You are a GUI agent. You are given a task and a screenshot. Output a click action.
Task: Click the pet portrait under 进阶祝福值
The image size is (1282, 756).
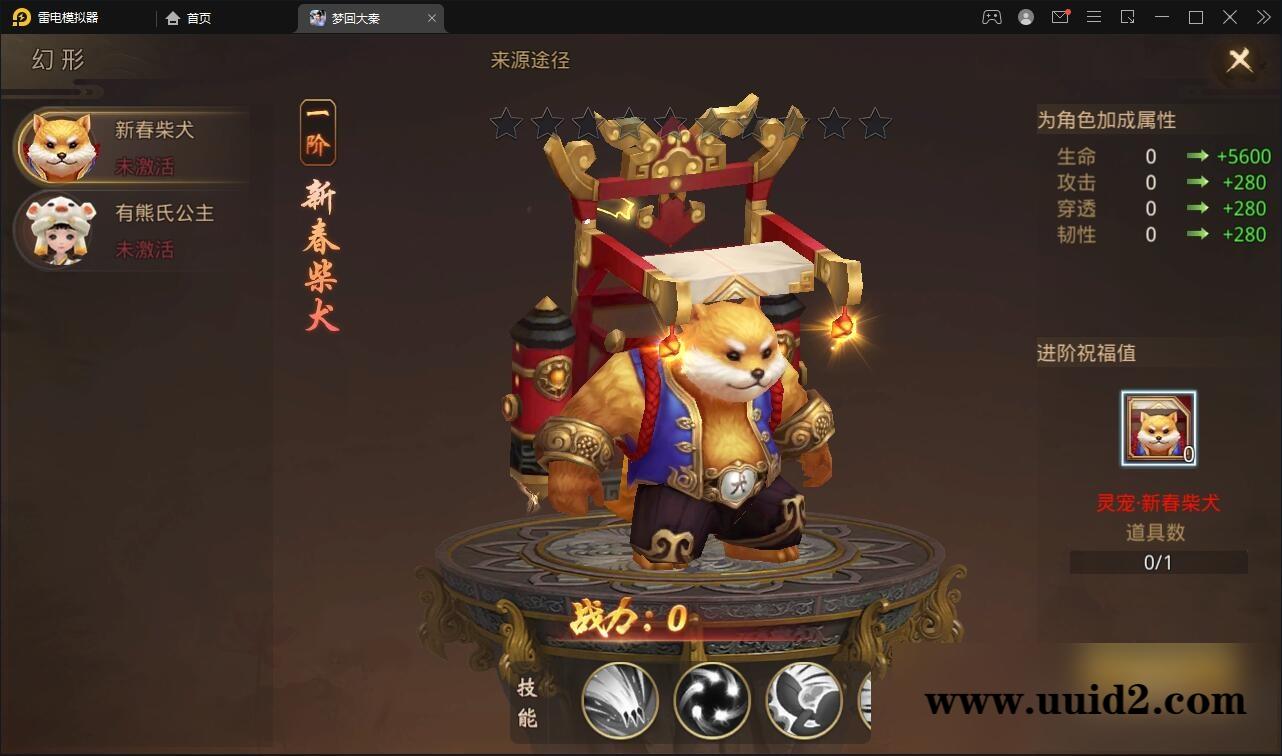(1157, 427)
